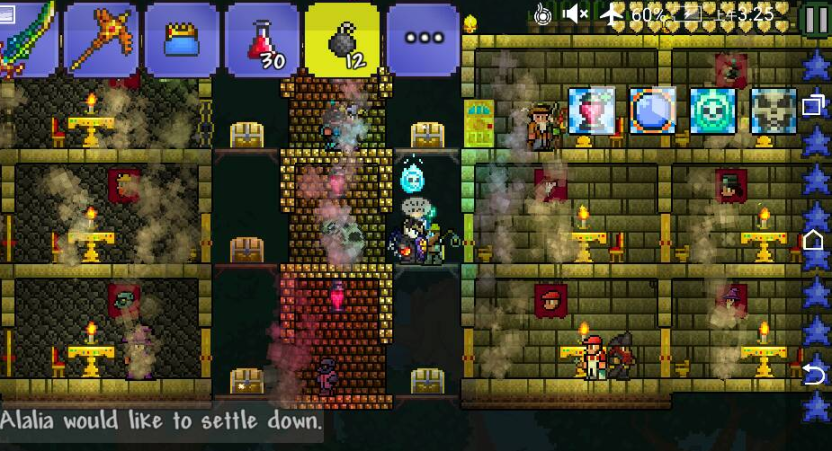Click the green smiling face buff icon
Image resolution: width=832 pixels, height=451 pixels.
pyautogui.click(x=712, y=110)
